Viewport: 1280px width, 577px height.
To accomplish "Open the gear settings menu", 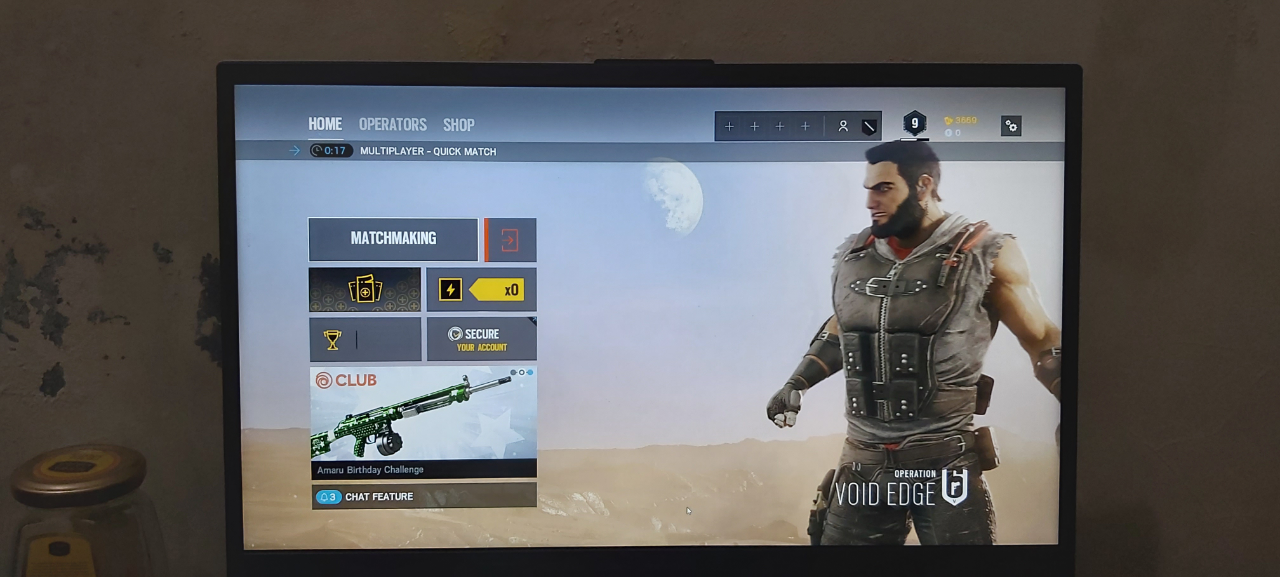I will coord(1011,126).
